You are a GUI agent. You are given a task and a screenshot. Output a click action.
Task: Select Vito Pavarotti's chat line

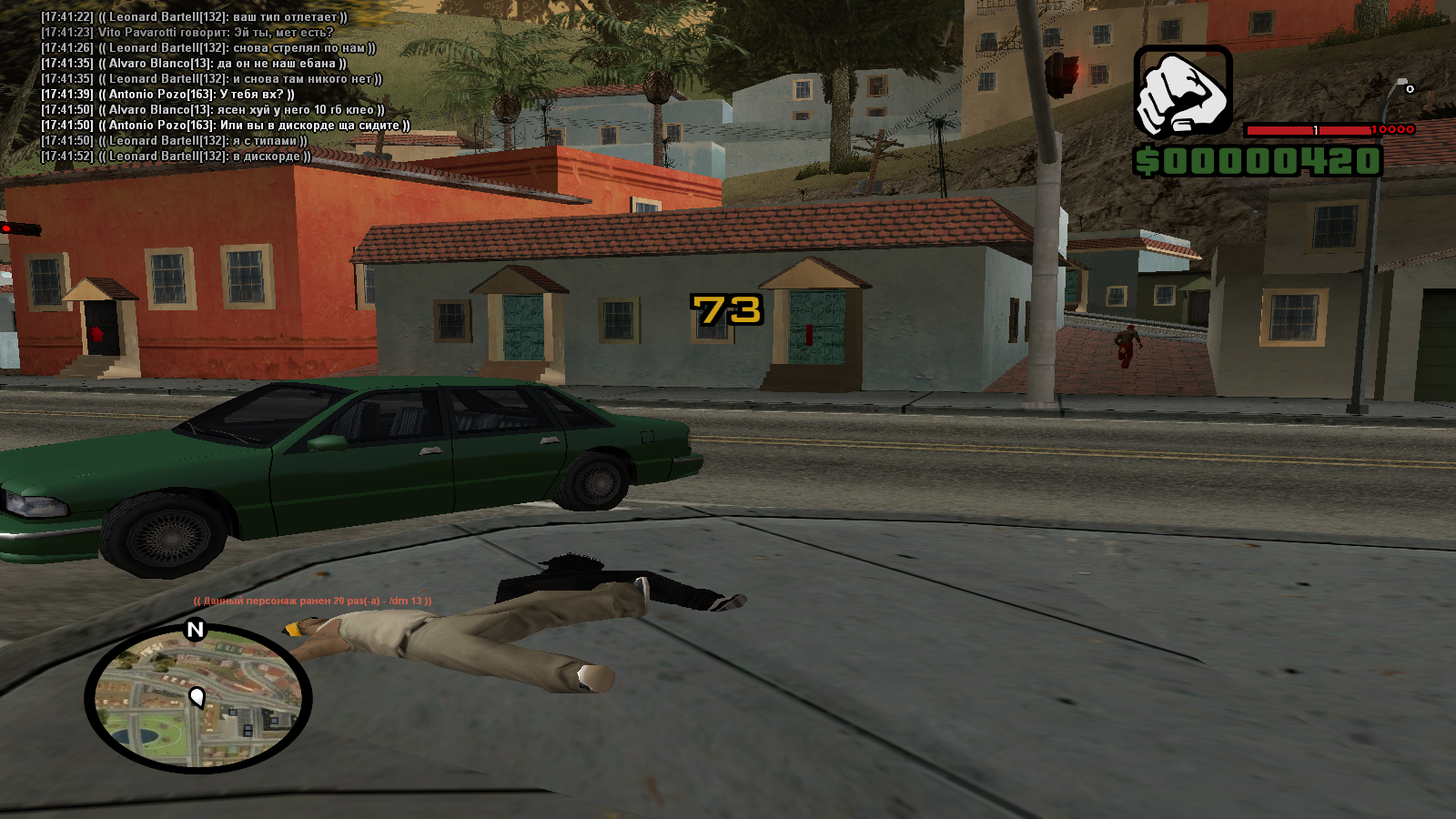point(187,33)
